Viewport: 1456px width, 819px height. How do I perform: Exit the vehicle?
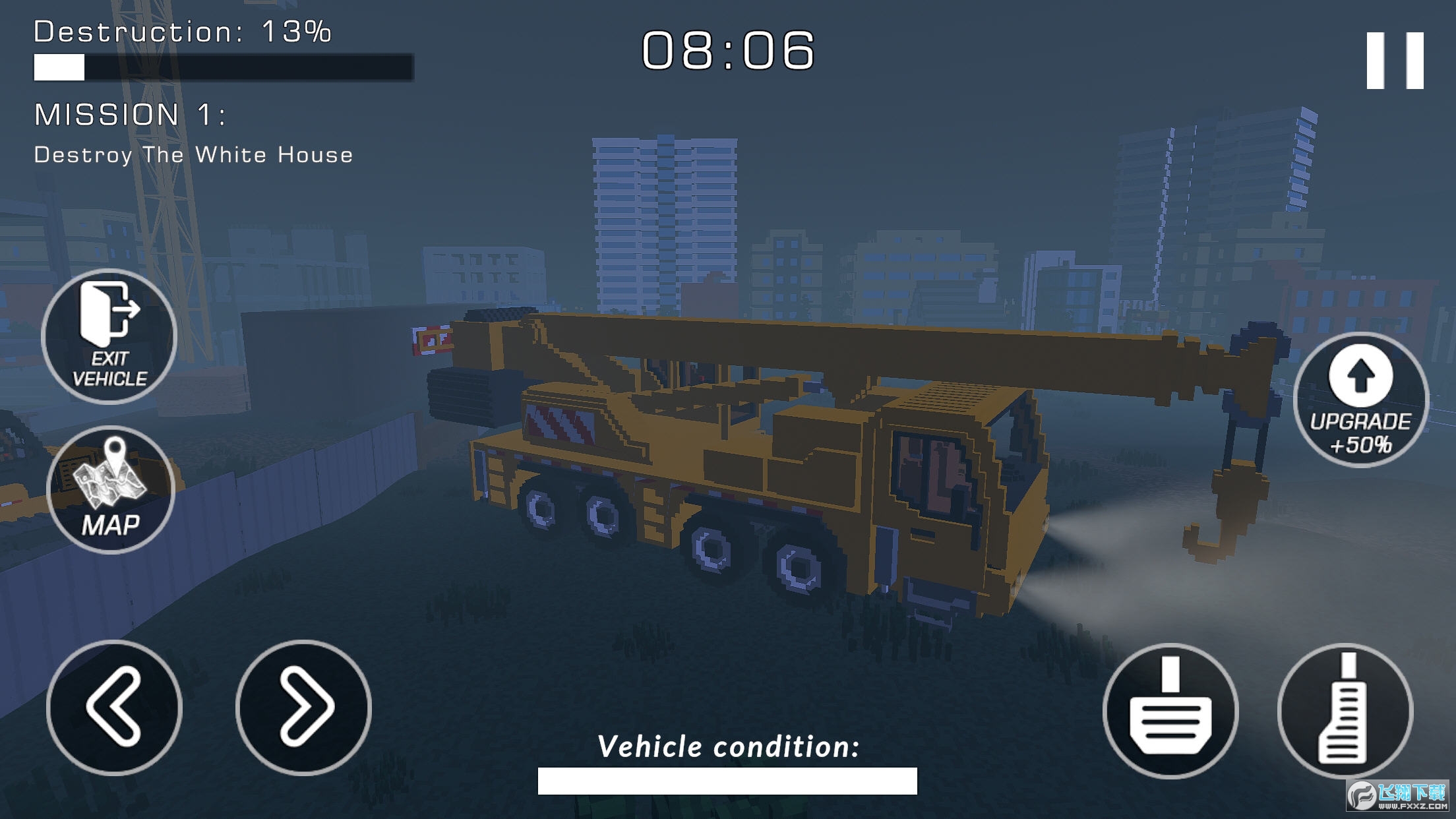109,336
